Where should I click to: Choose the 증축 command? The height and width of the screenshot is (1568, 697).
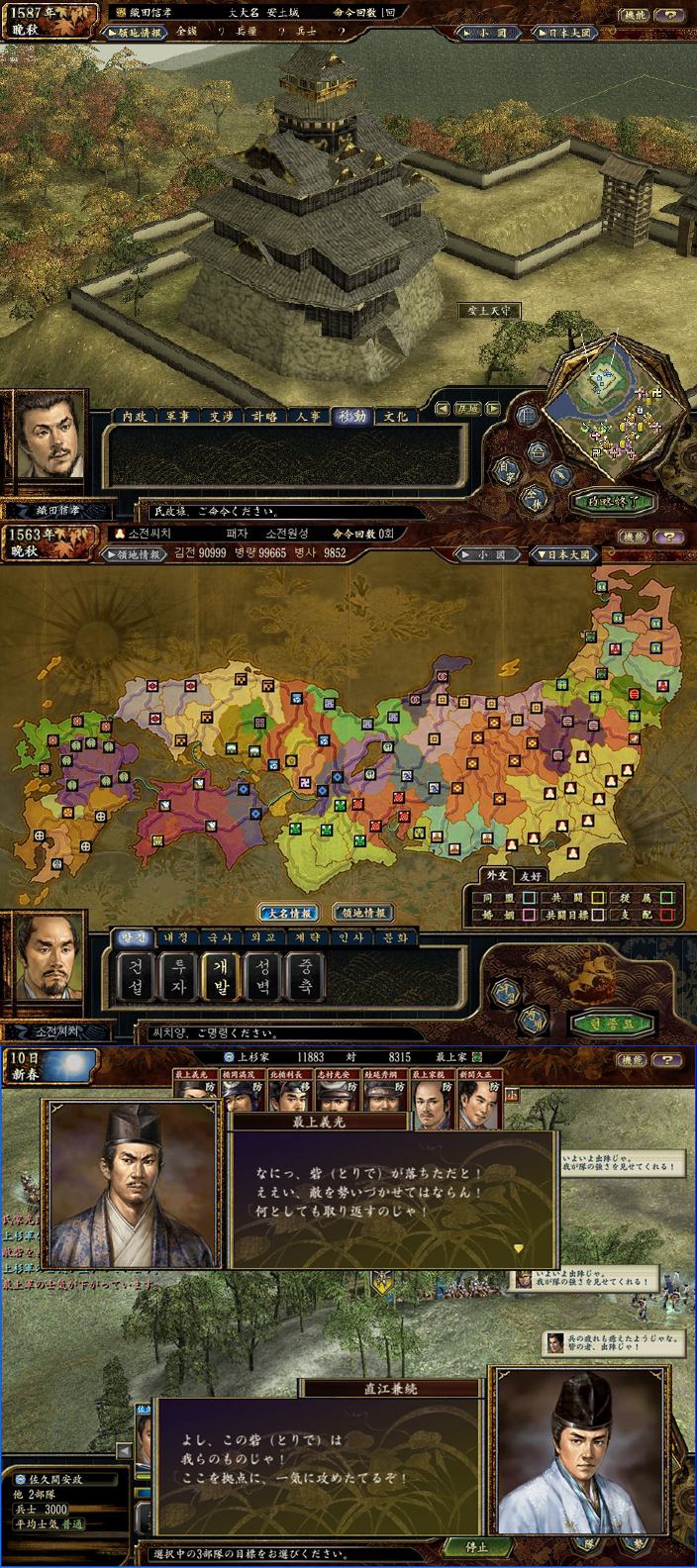pos(306,975)
